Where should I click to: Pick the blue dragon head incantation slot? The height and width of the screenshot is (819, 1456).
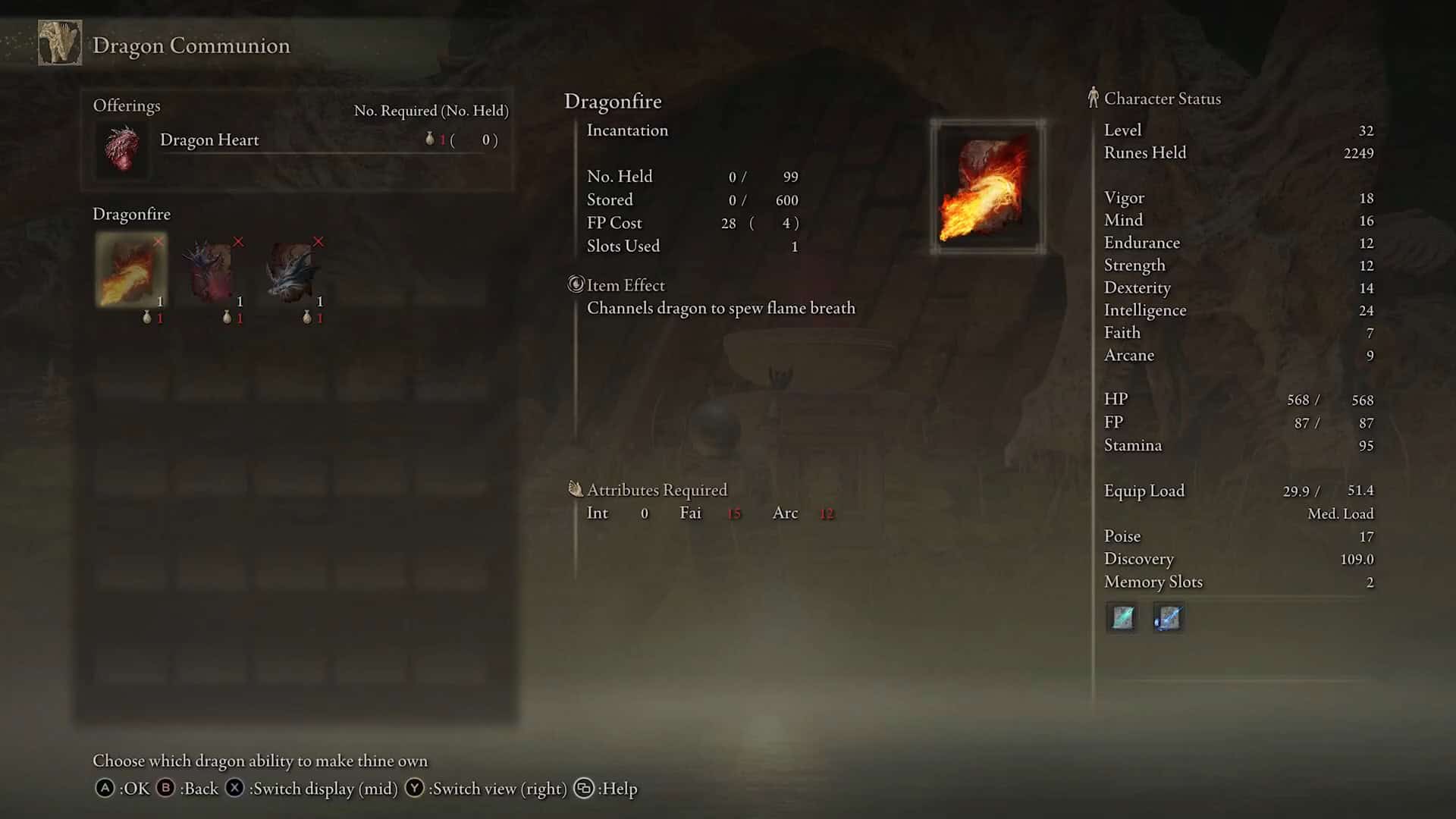point(292,270)
